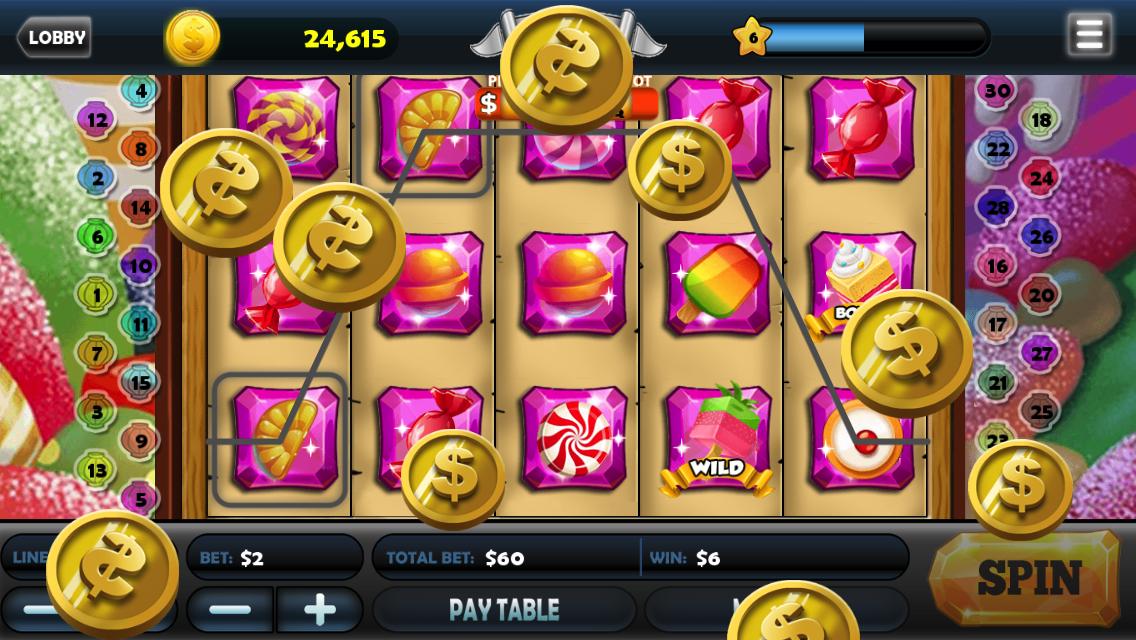Pick payline marker number 27
This screenshot has width=1136, height=640.
pyautogui.click(x=1041, y=353)
